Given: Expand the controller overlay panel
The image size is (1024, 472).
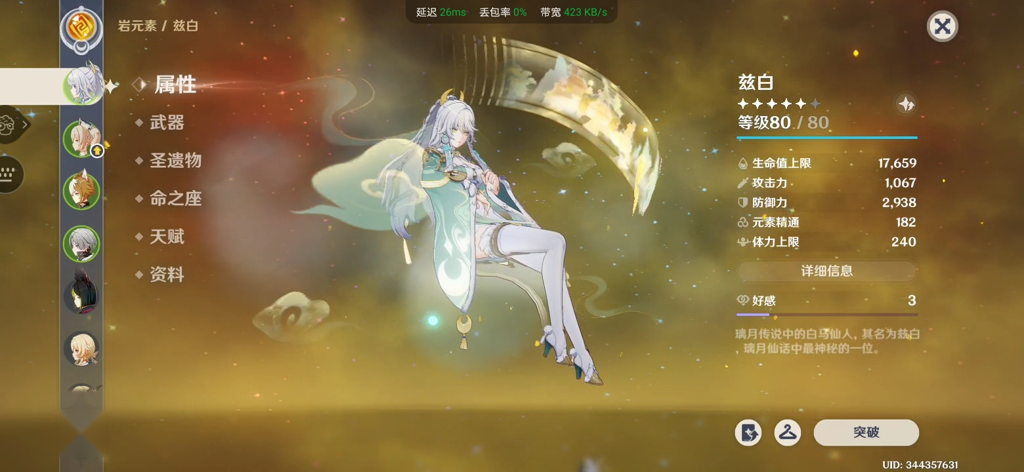Looking at the screenshot, I should pyautogui.click(x=12, y=125).
